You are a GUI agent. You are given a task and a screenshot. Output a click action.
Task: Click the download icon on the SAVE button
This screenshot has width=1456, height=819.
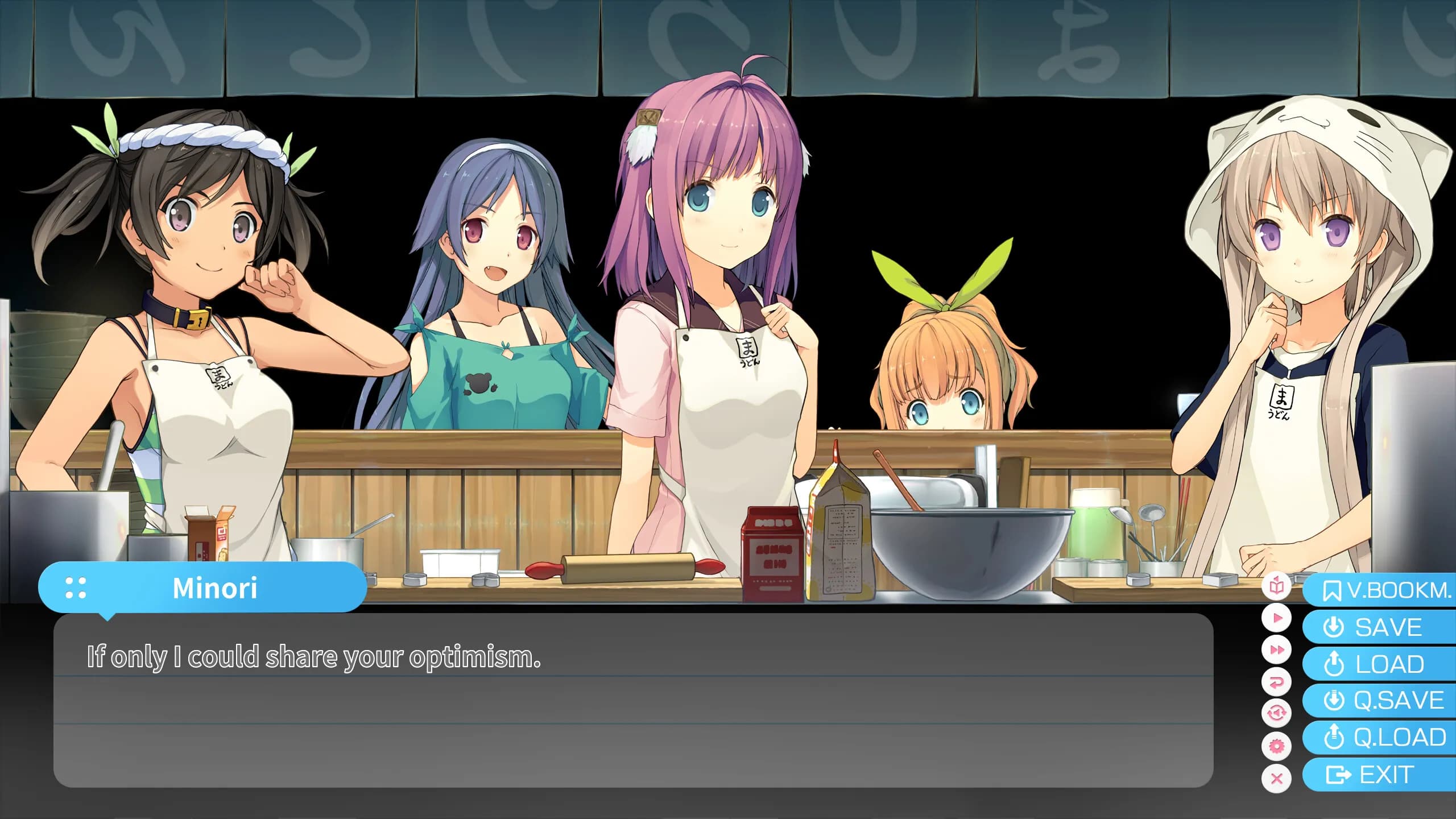[1335, 628]
